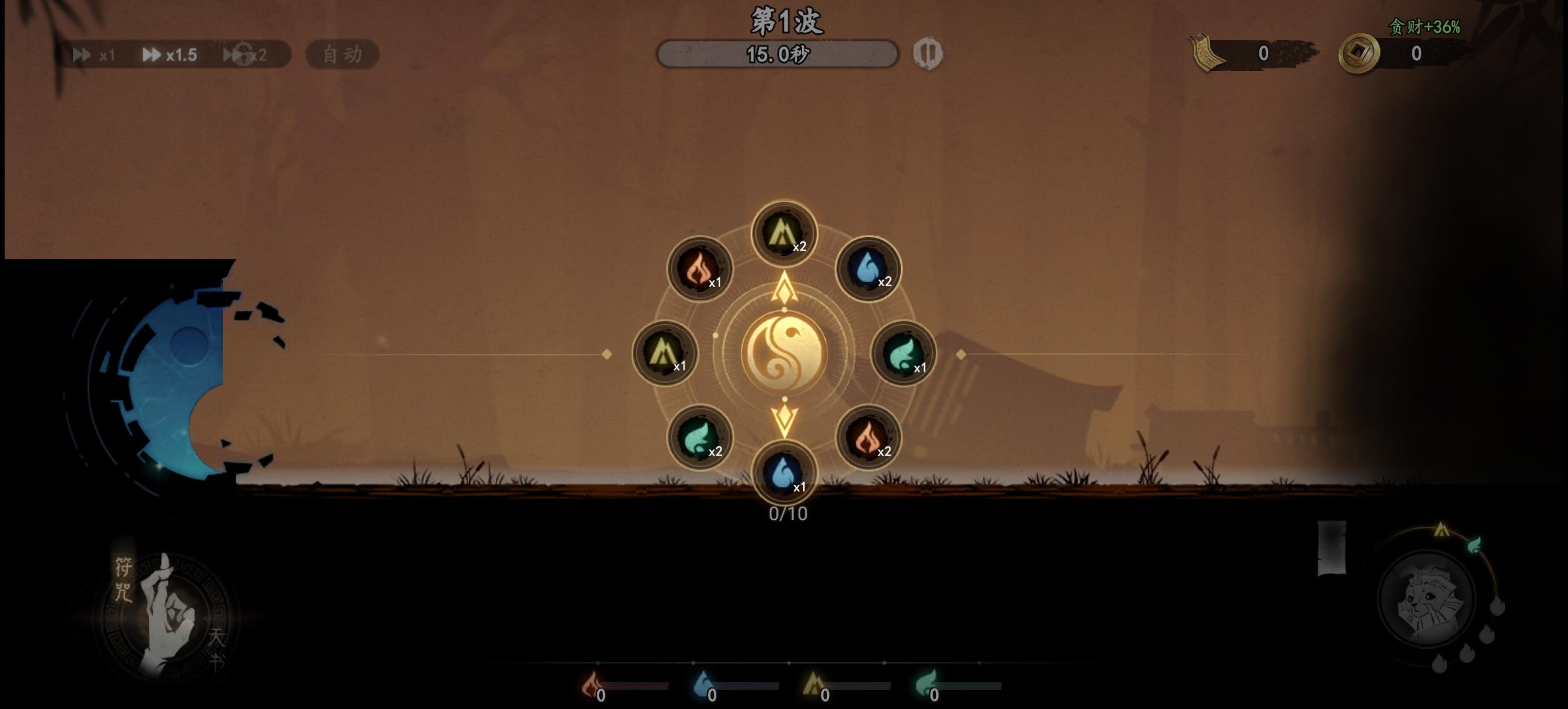The height and width of the screenshot is (709, 1568).
Task: Tap the 15.0秒 wave countdown bar
Action: click(x=778, y=54)
